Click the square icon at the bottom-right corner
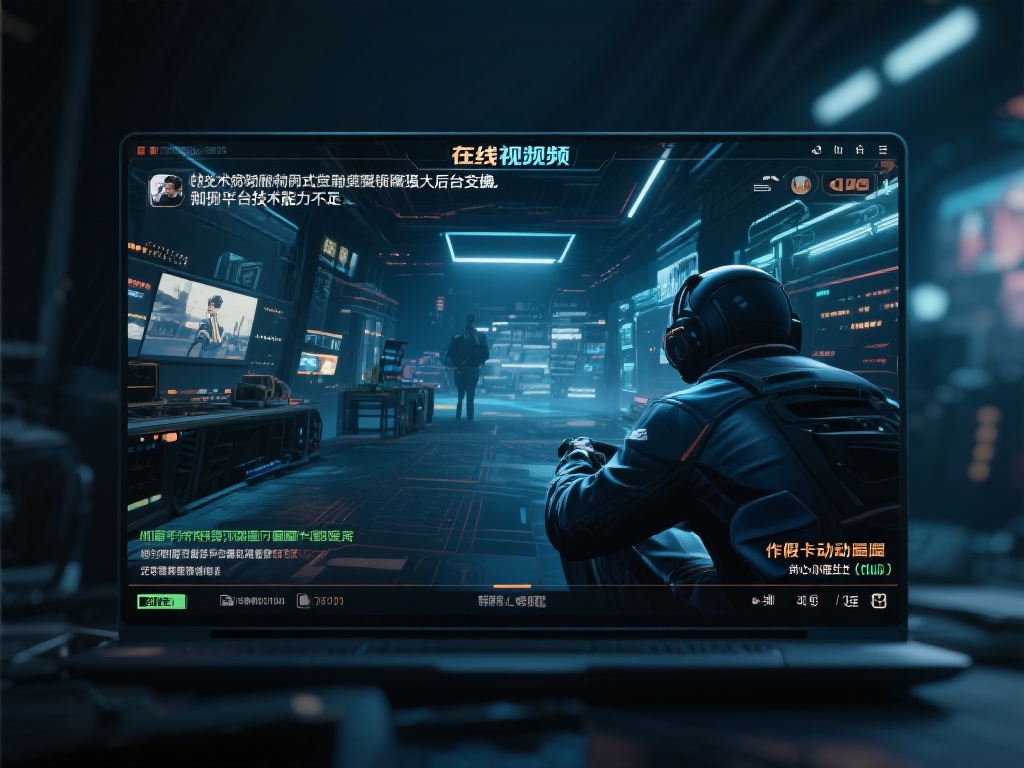 pyautogui.click(x=879, y=600)
